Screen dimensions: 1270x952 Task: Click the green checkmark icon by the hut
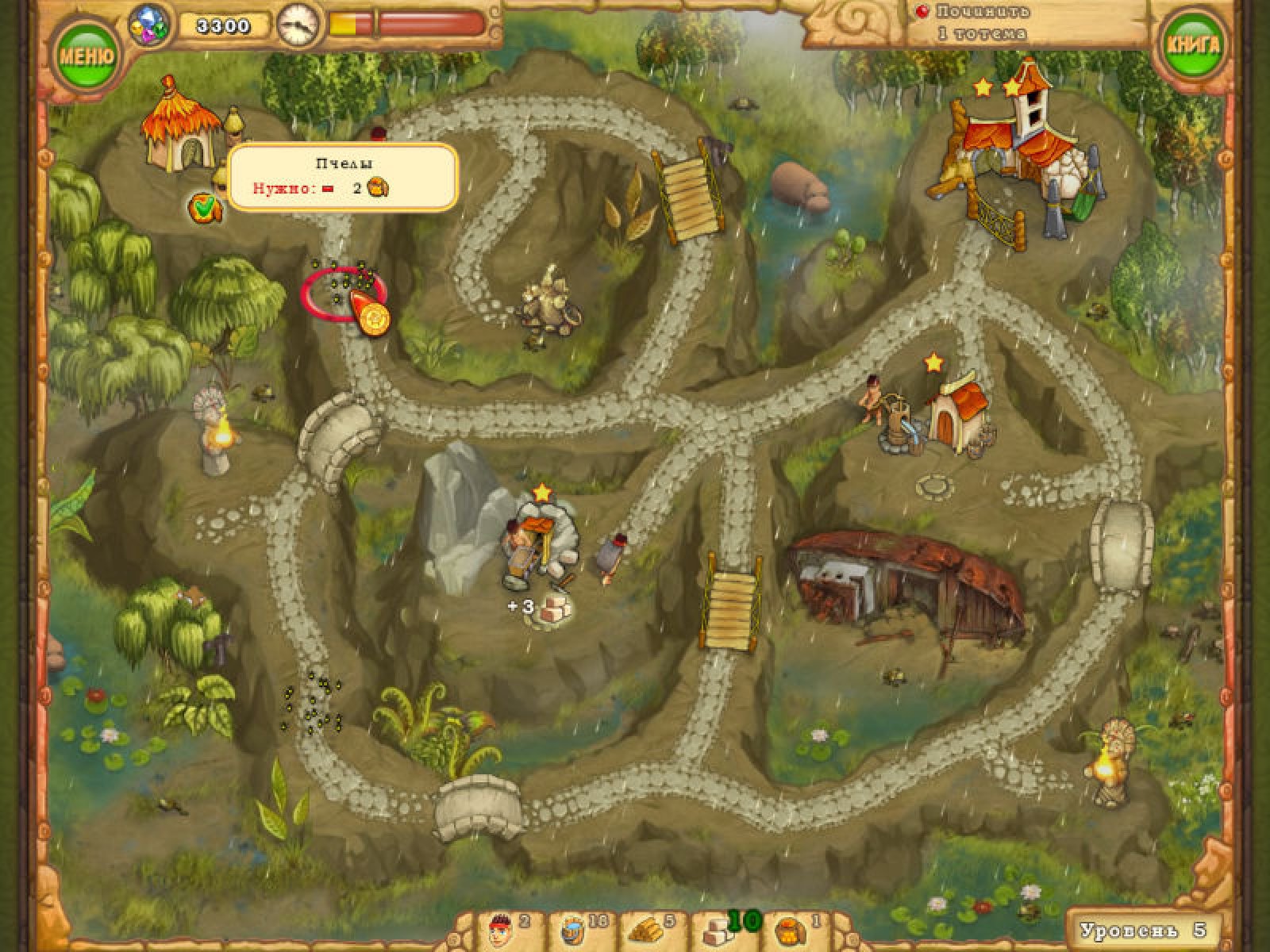click(204, 207)
